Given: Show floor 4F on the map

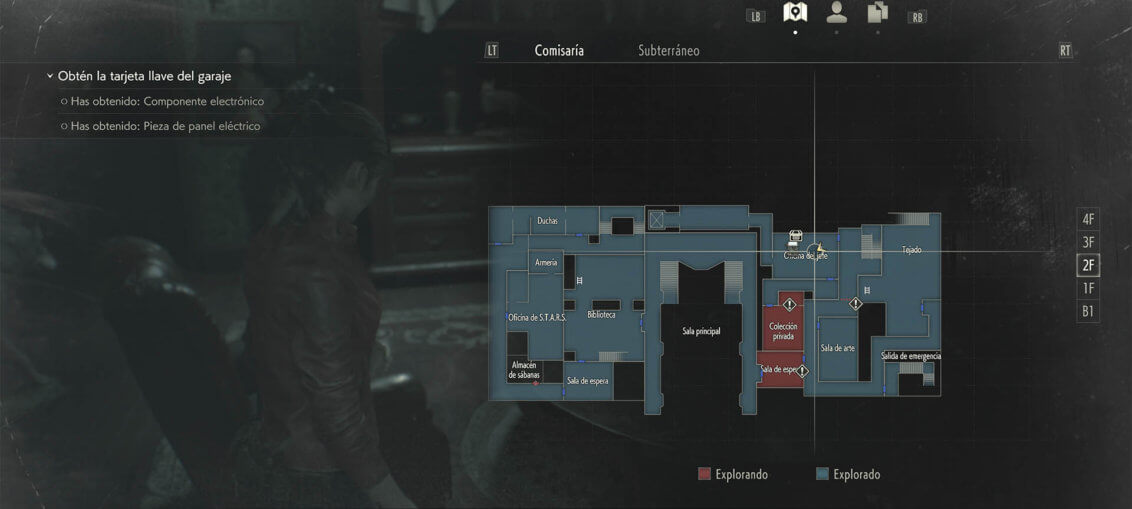Looking at the screenshot, I should 1088,219.
